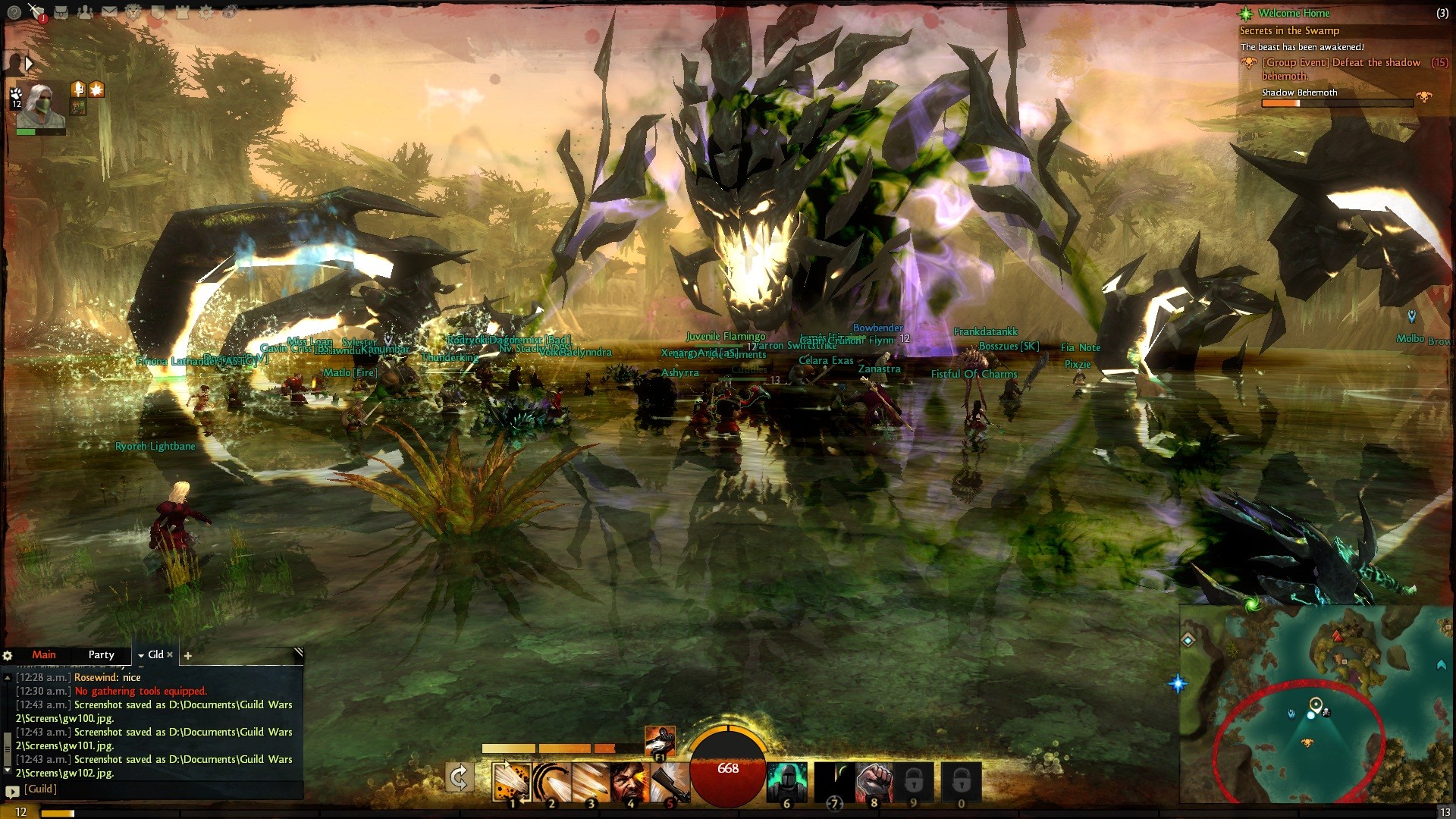Activate the clenched fist utility skill
This screenshot has height=819, width=1456.
[874, 782]
